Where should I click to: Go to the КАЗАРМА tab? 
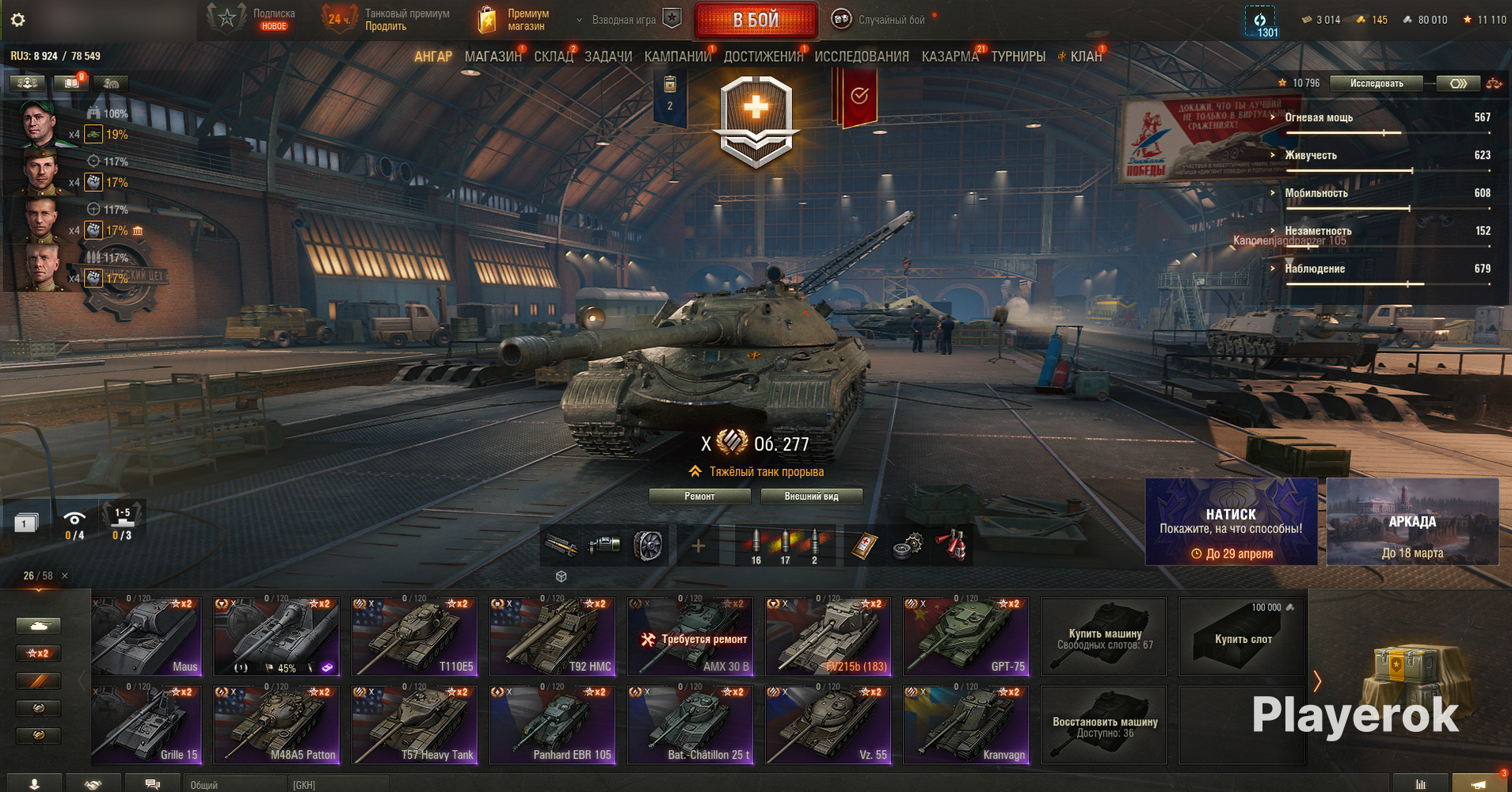[x=950, y=56]
